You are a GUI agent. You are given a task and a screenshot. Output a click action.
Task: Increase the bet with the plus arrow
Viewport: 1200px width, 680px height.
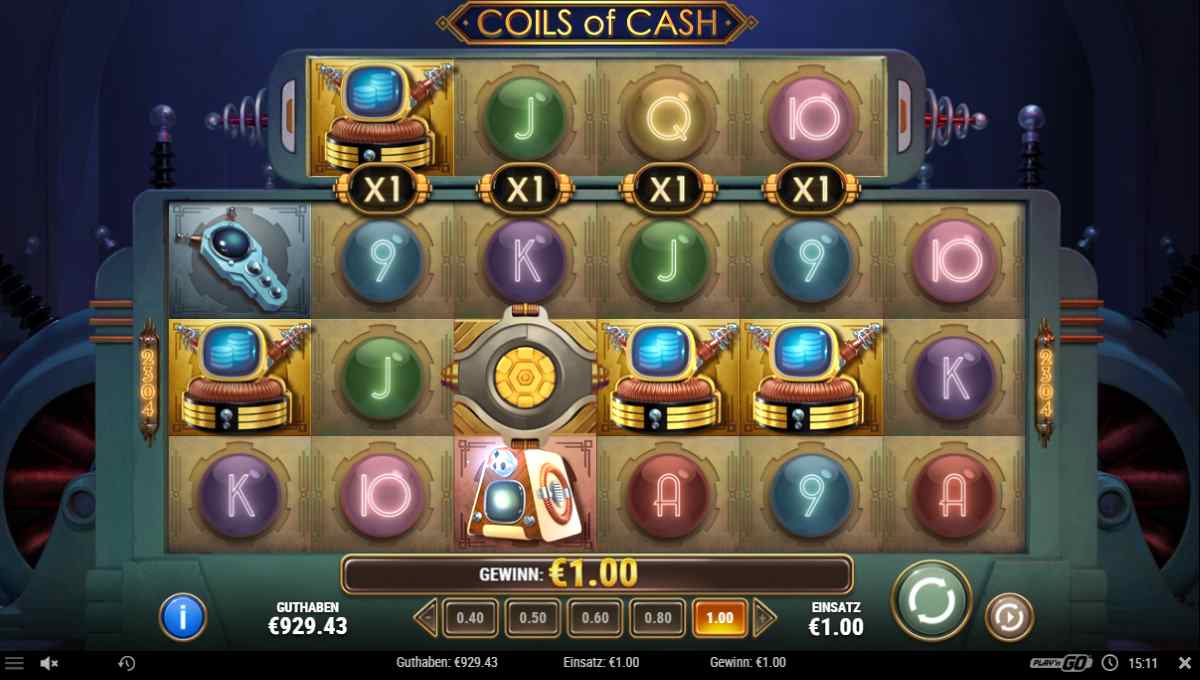(764, 618)
